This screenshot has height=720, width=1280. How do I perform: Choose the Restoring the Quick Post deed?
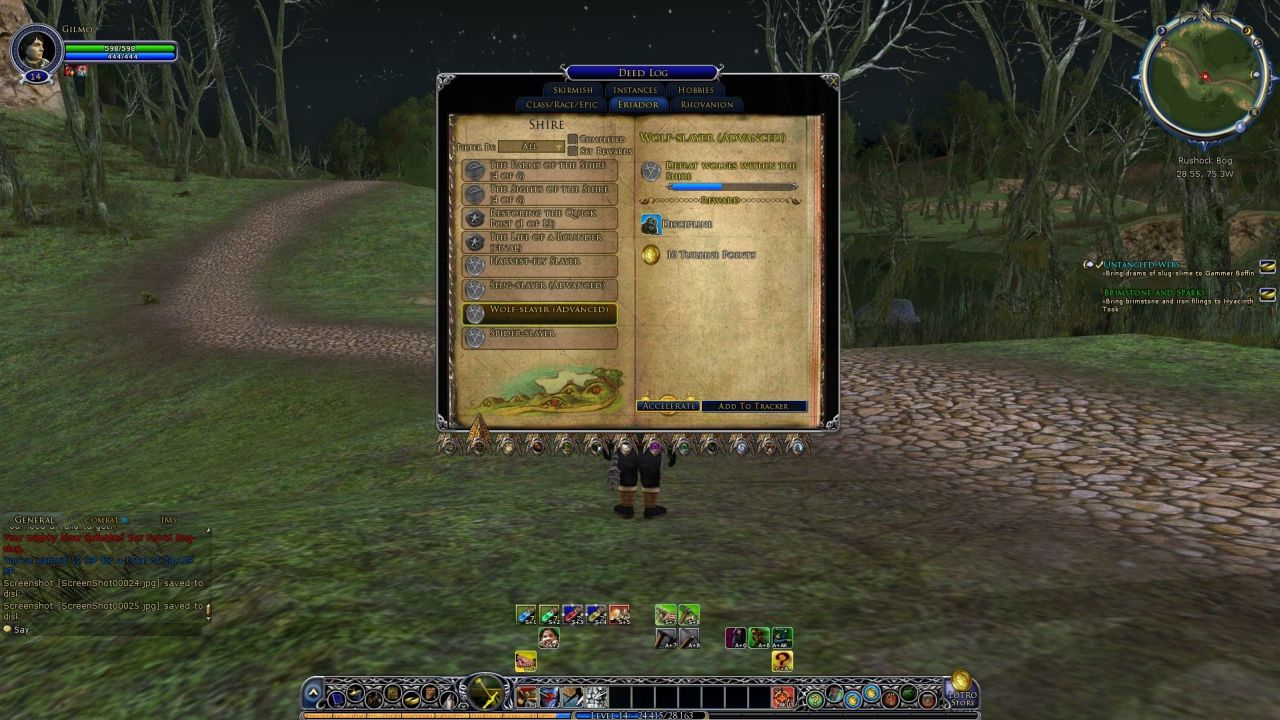pyautogui.click(x=540, y=218)
